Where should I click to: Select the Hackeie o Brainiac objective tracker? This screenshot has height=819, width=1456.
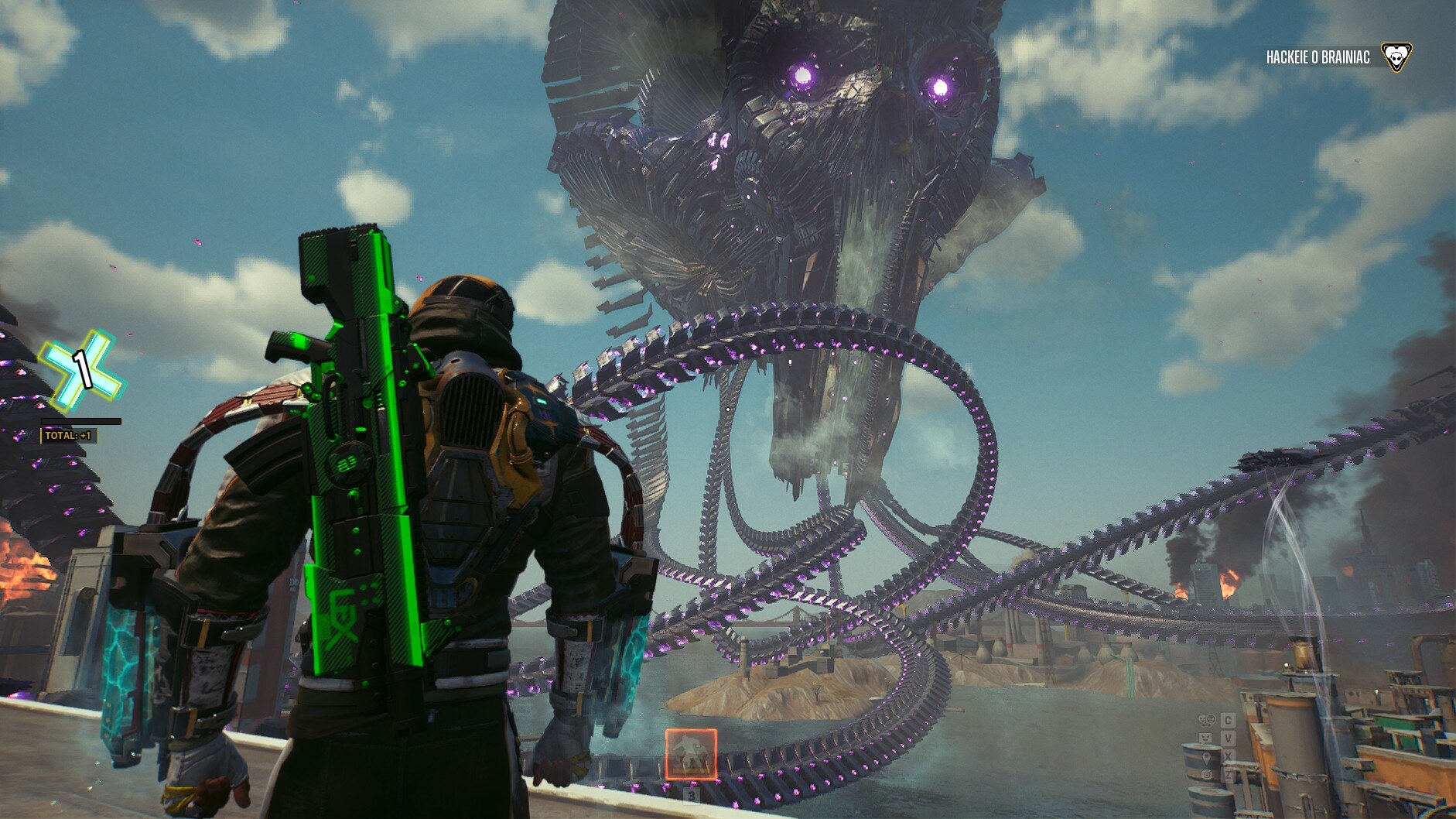coord(1318,57)
